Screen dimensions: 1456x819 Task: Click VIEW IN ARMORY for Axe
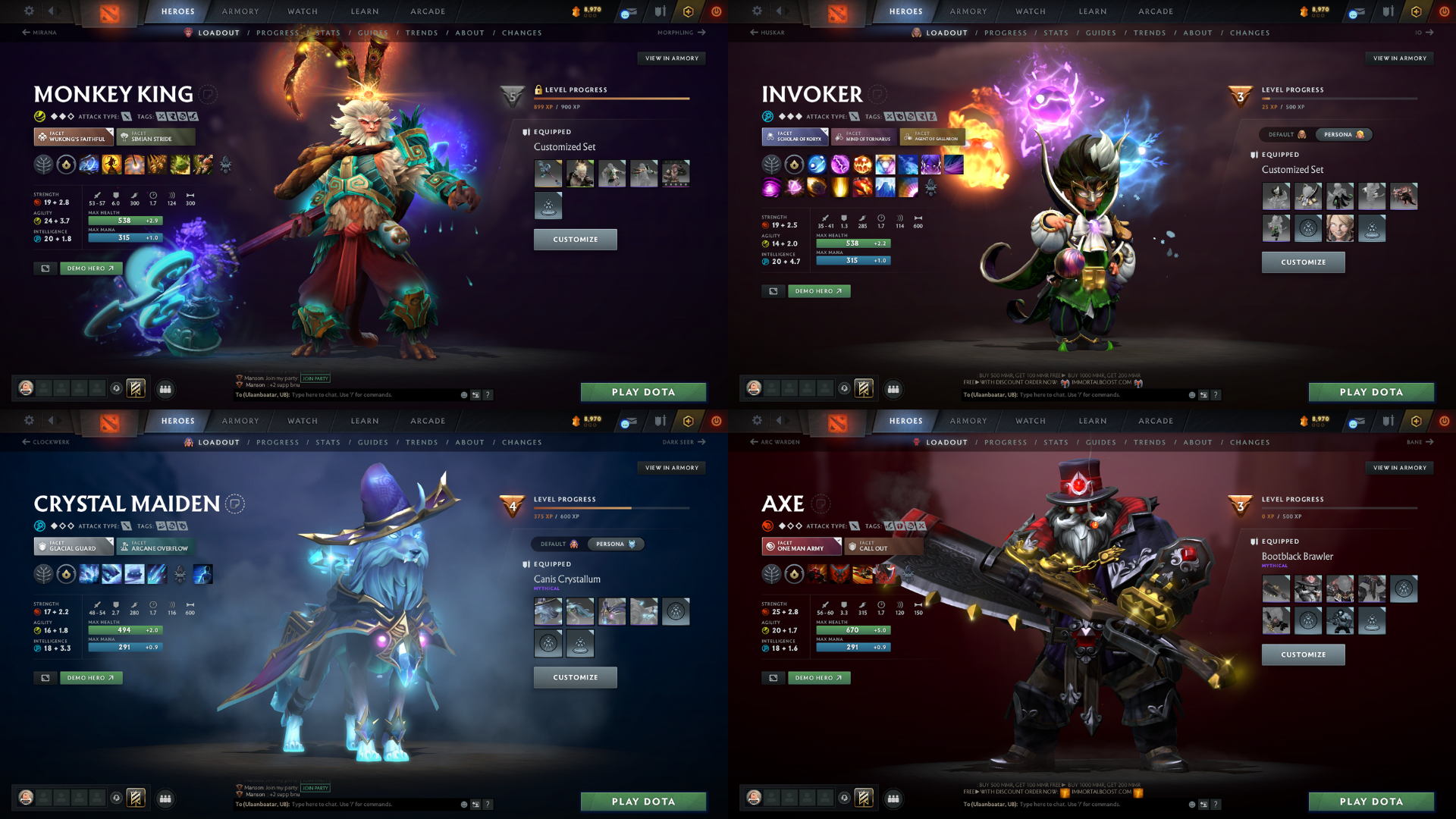1399,468
